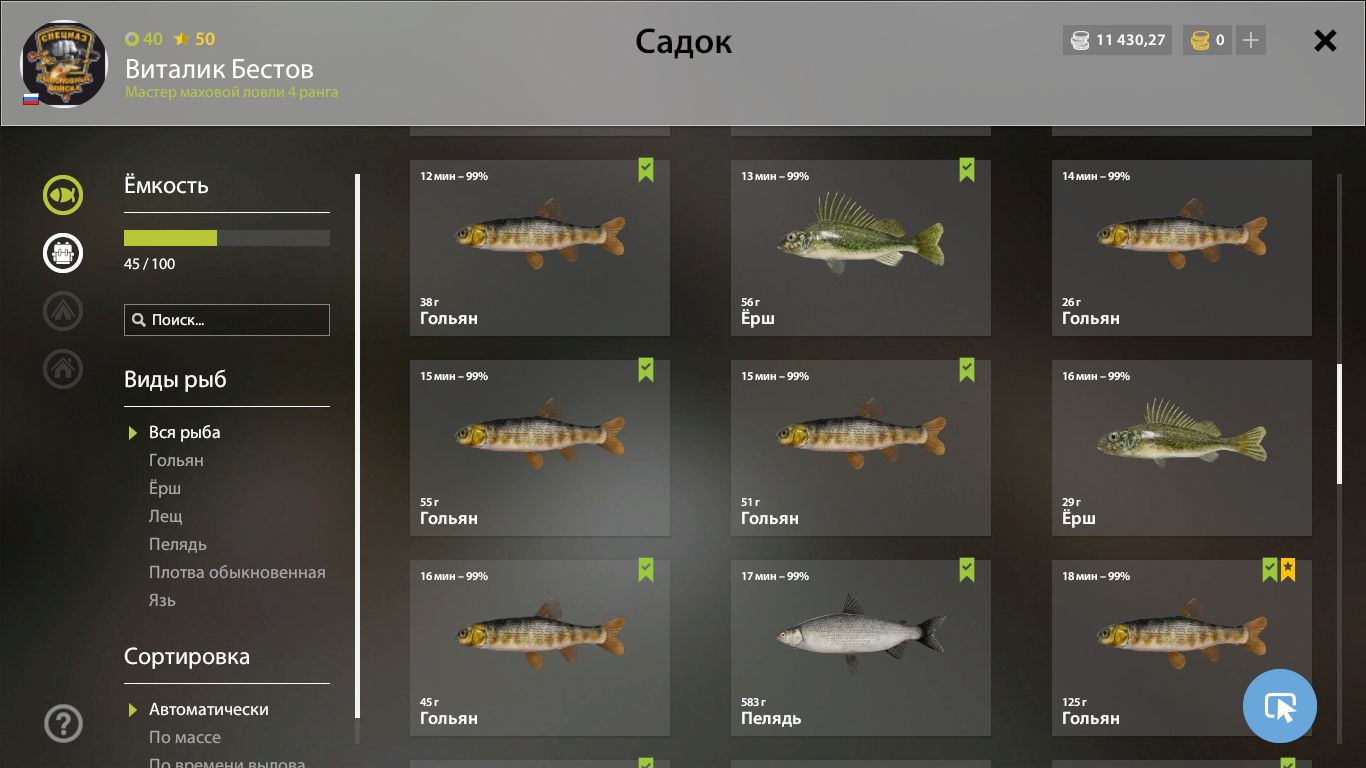
Task: Select the Лещ species link
Action: [167, 516]
